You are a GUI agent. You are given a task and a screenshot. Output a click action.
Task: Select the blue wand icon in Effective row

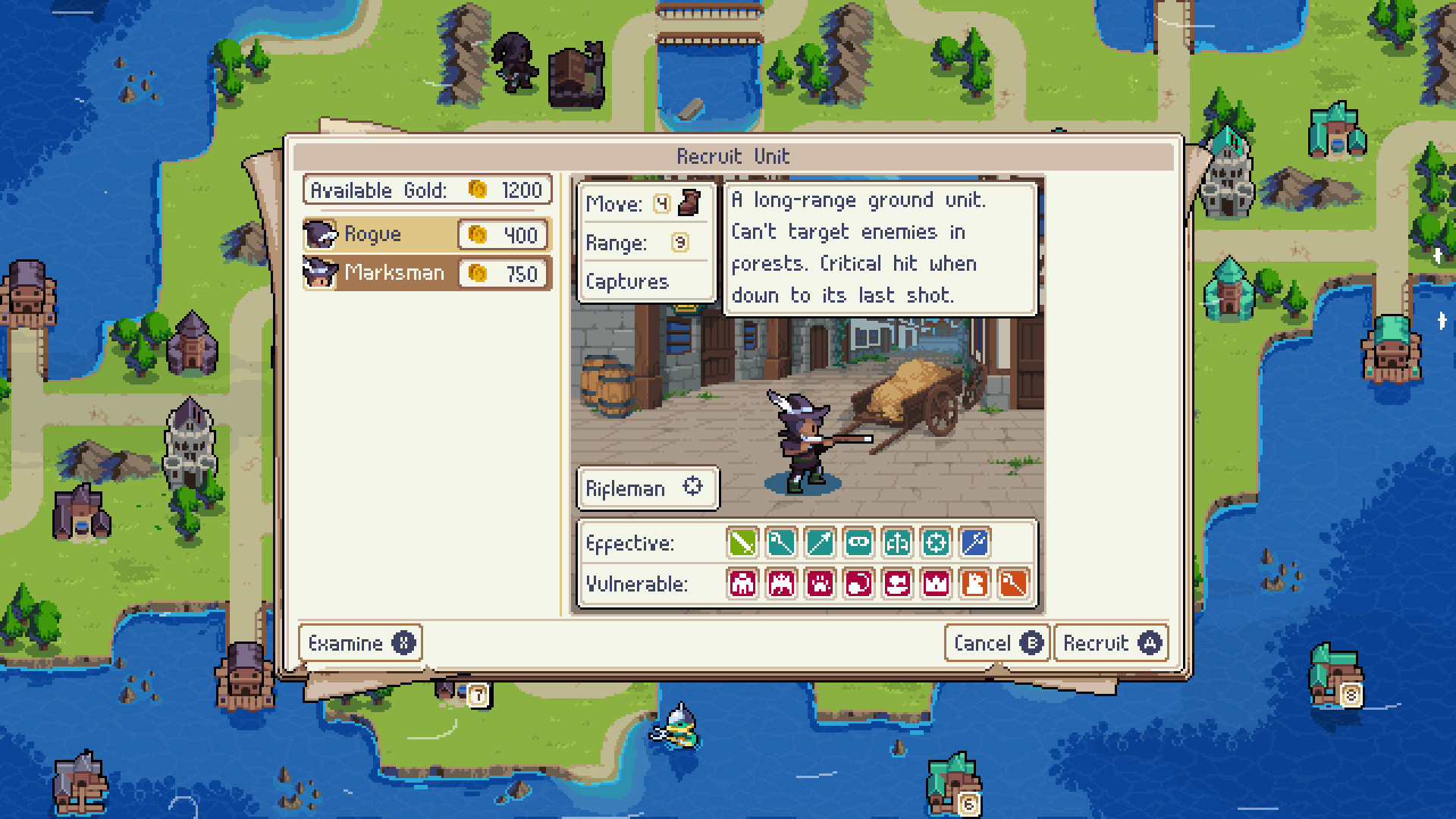click(974, 543)
